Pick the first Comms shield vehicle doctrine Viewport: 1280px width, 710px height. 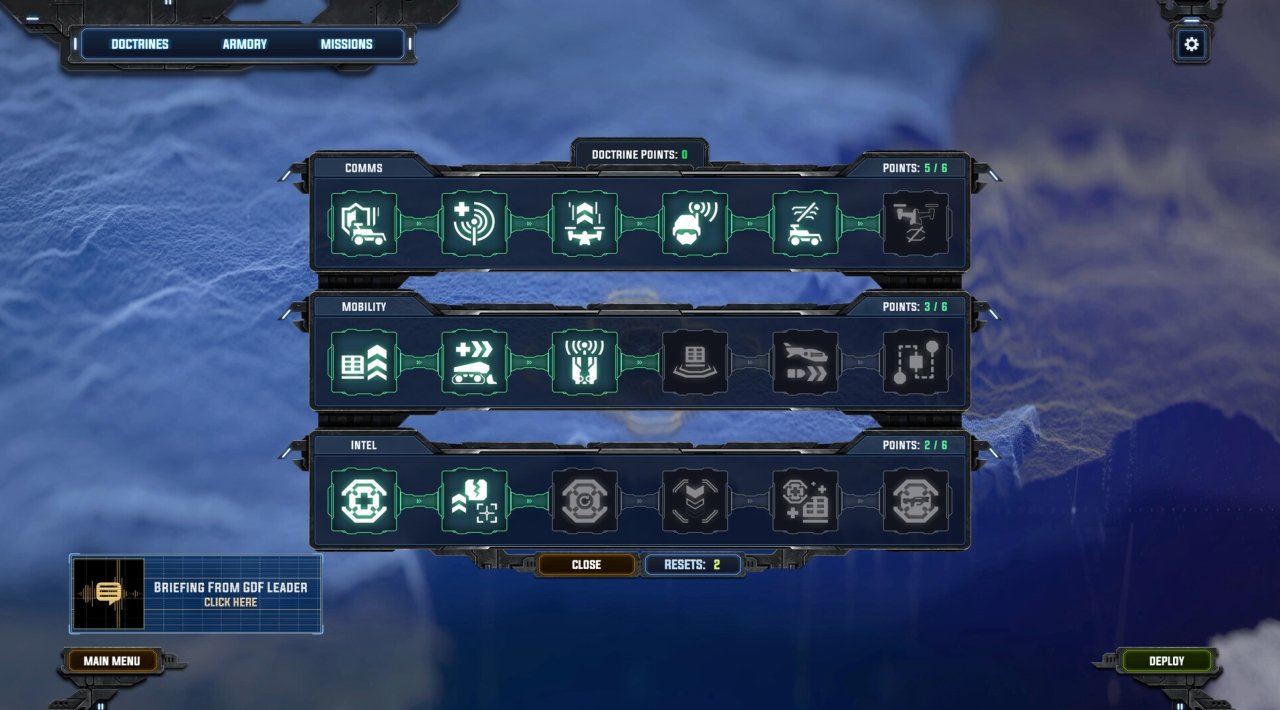point(364,224)
